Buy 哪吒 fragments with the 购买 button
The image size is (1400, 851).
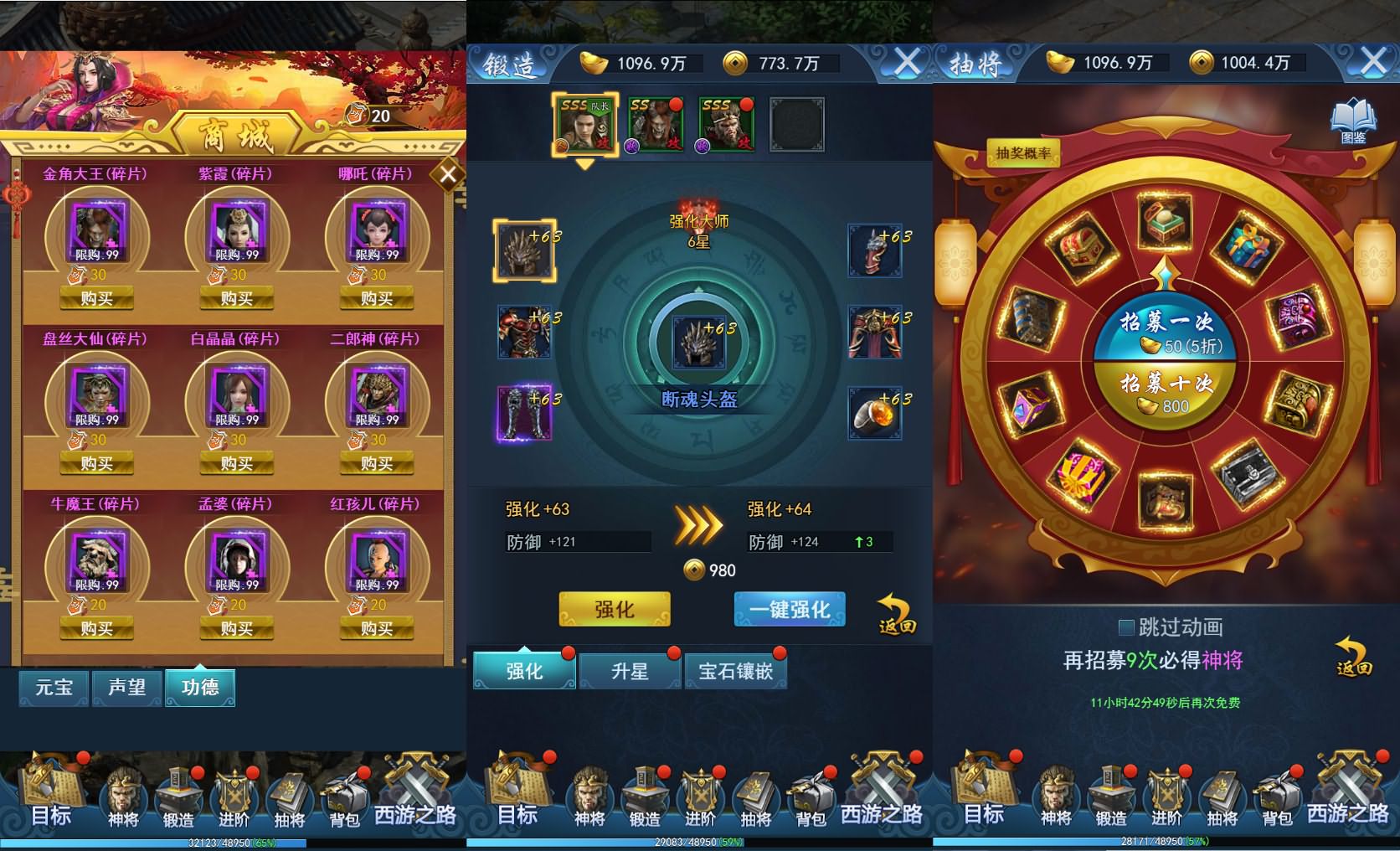[378, 297]
